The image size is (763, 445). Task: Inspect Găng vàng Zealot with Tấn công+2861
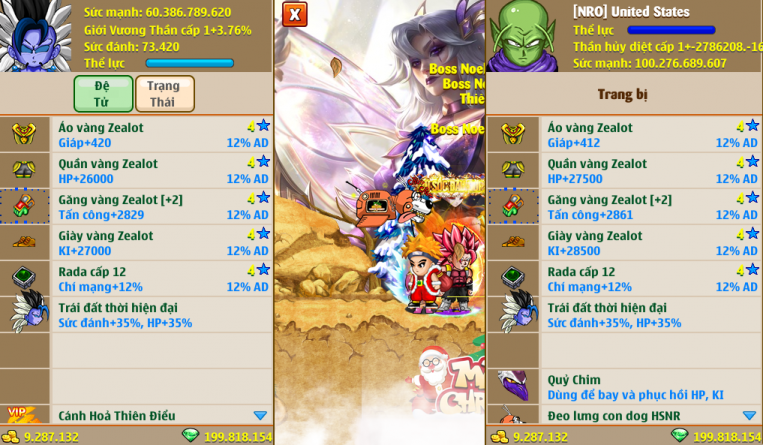coord(650,207)
